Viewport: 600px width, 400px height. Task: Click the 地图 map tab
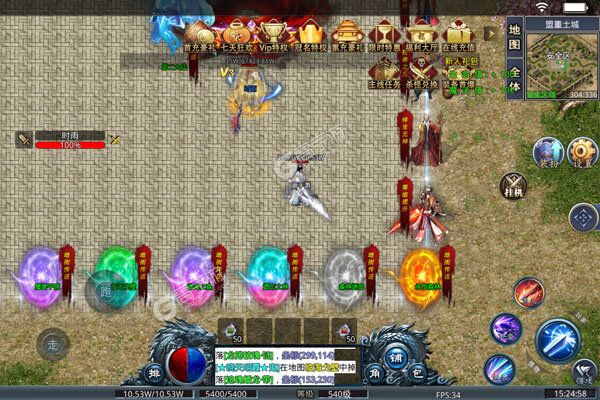(x=514, y=43)
